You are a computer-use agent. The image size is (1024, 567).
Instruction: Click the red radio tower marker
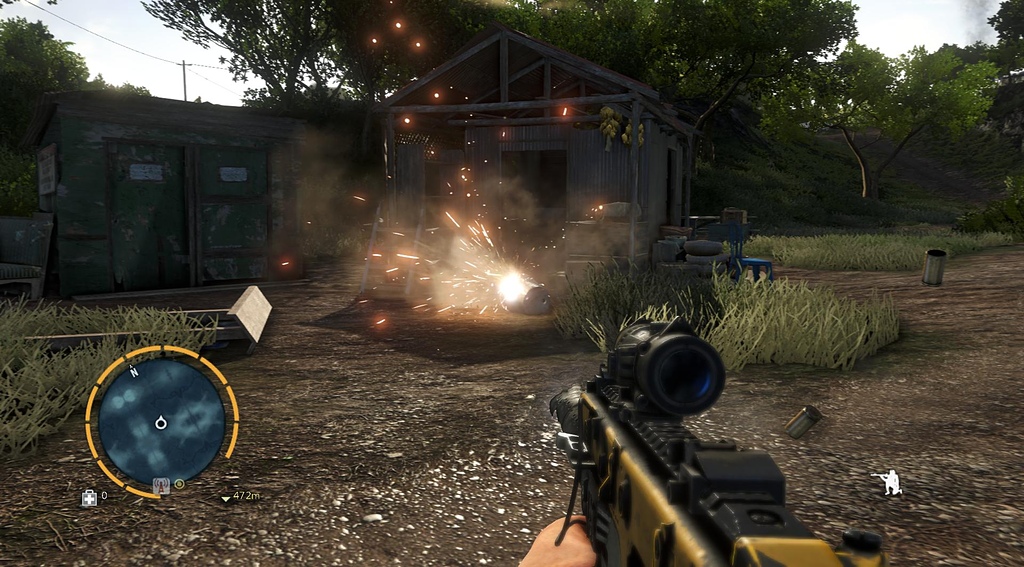coord(160,486)
